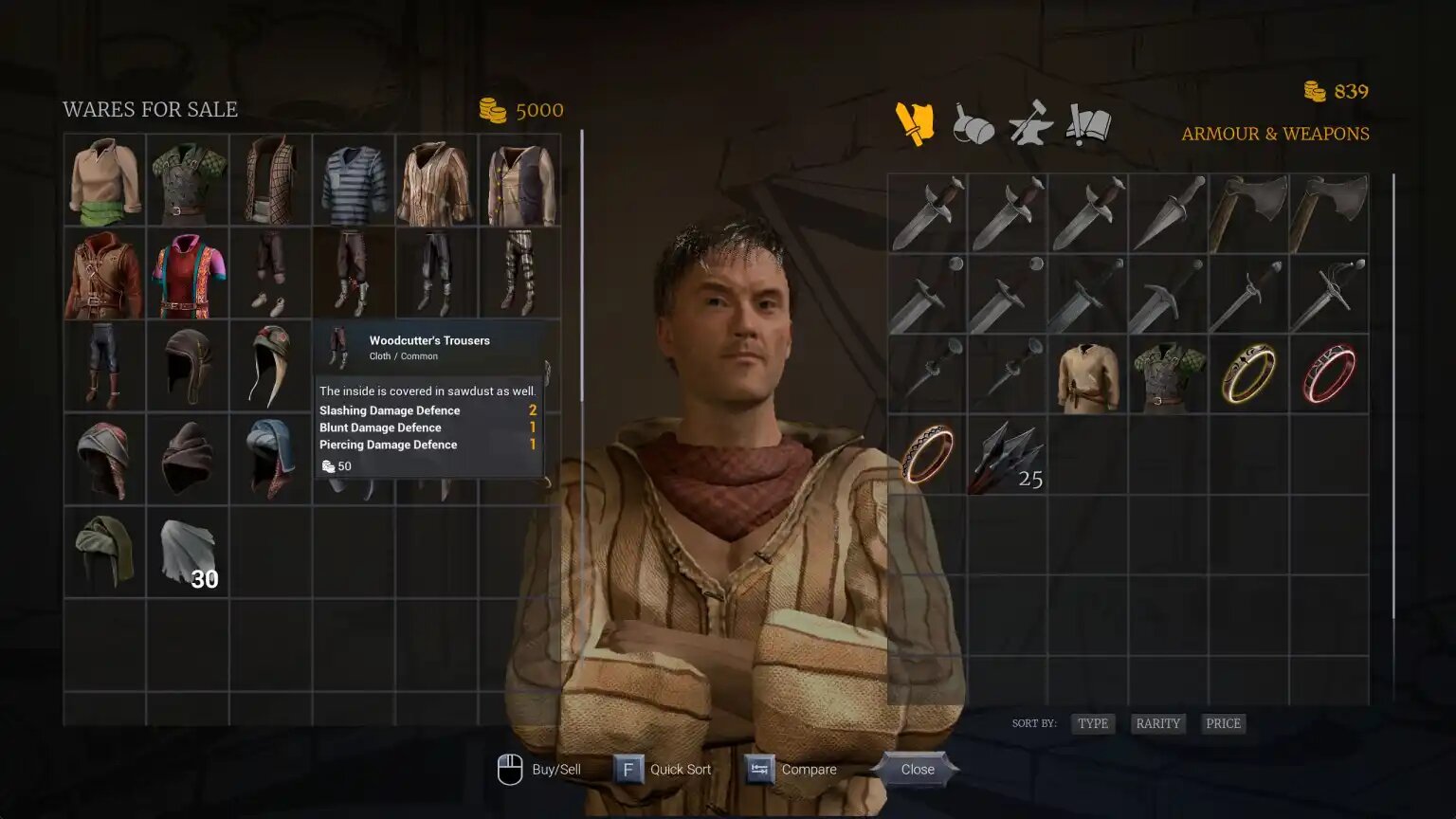Select the blue striped shirt for sale
Screen dimensions: 1456x819
pos(354,180)
